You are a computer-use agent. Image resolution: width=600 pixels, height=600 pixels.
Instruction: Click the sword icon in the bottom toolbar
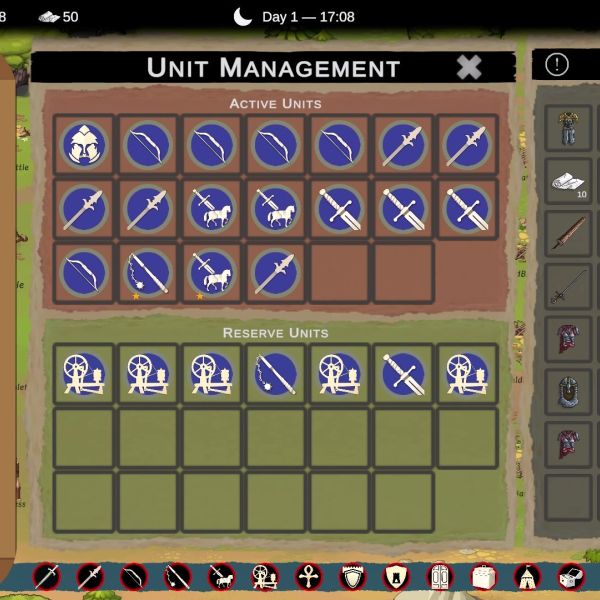pyautogui.click(x=46, y=576)
